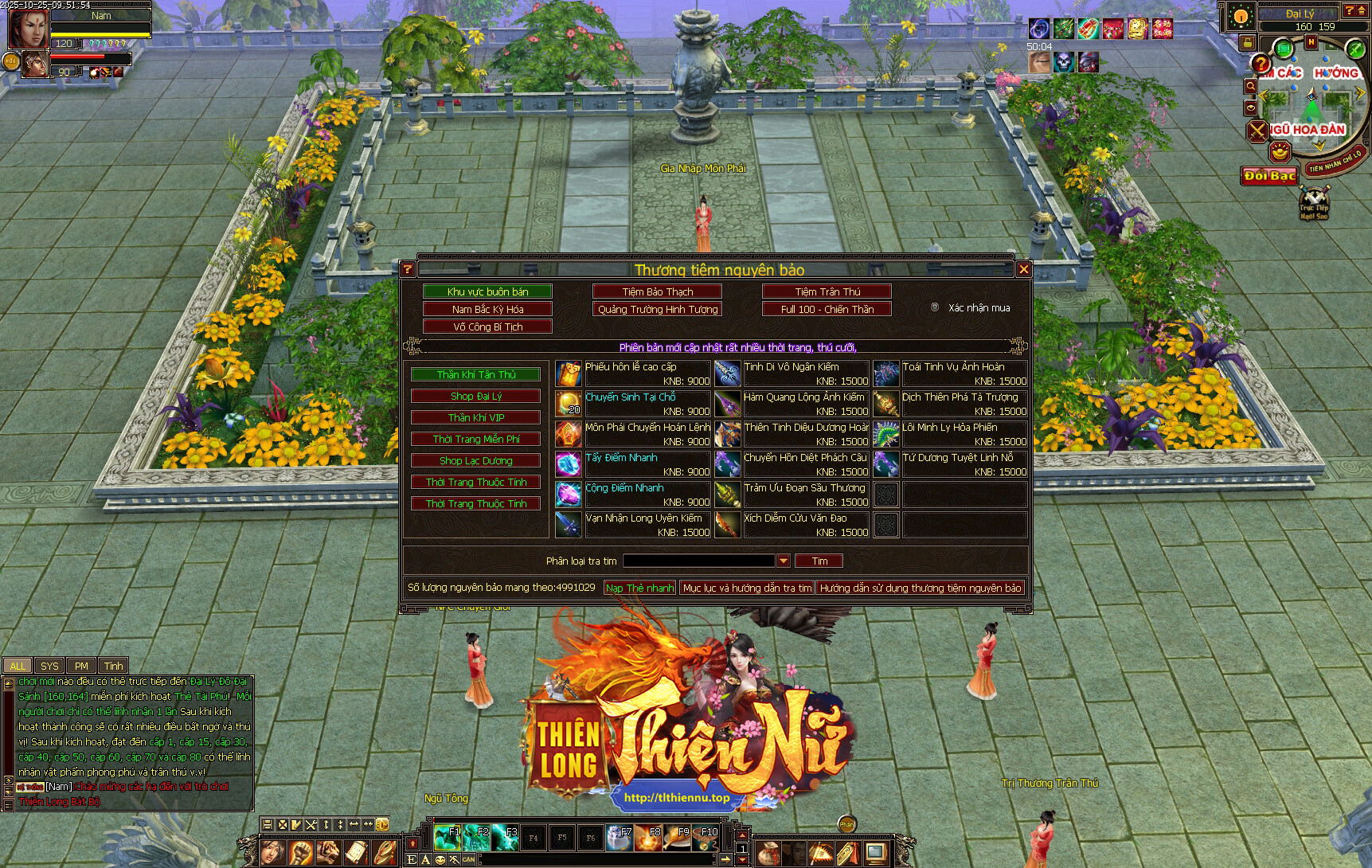This screenshot has height=868, width=1372.
Task: Open Quảng Trường Hình Tượng category
Action: pyautogui.click(x=657, y=309)
